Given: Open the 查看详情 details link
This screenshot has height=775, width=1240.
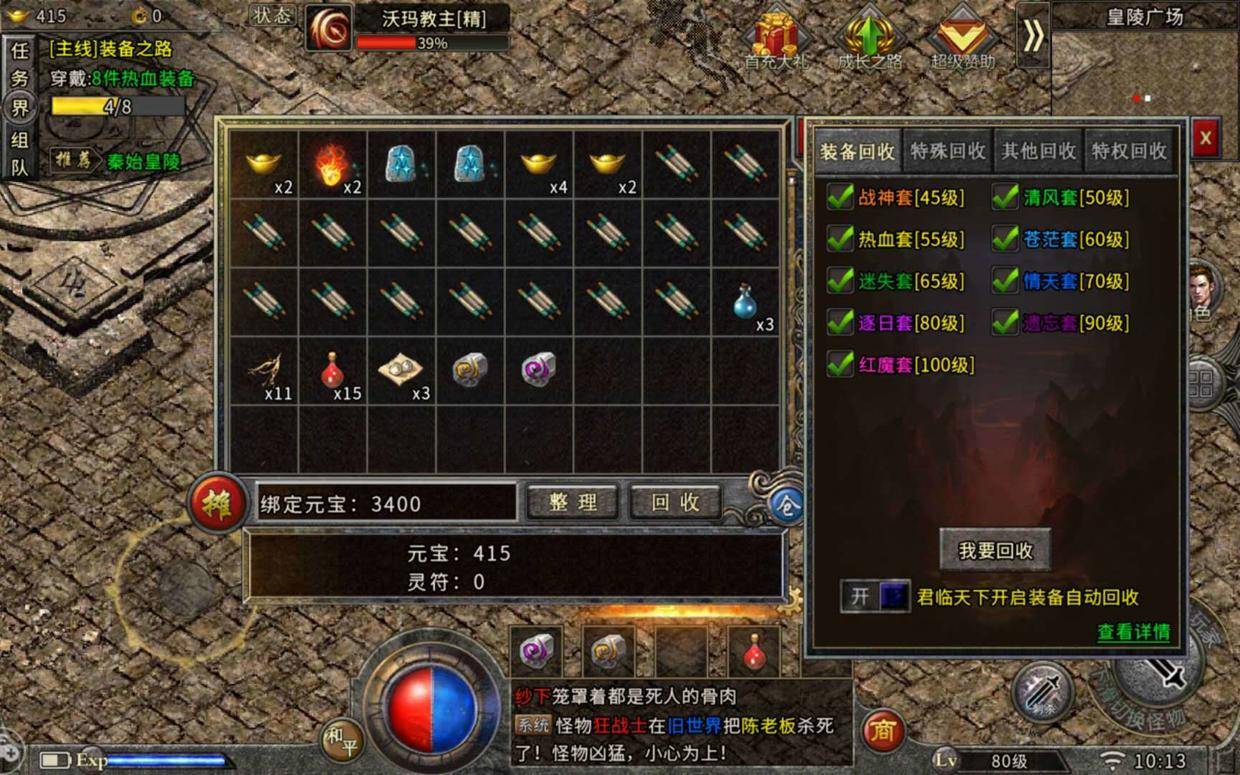Looking at the screenshot, I should coord(1133,632).
